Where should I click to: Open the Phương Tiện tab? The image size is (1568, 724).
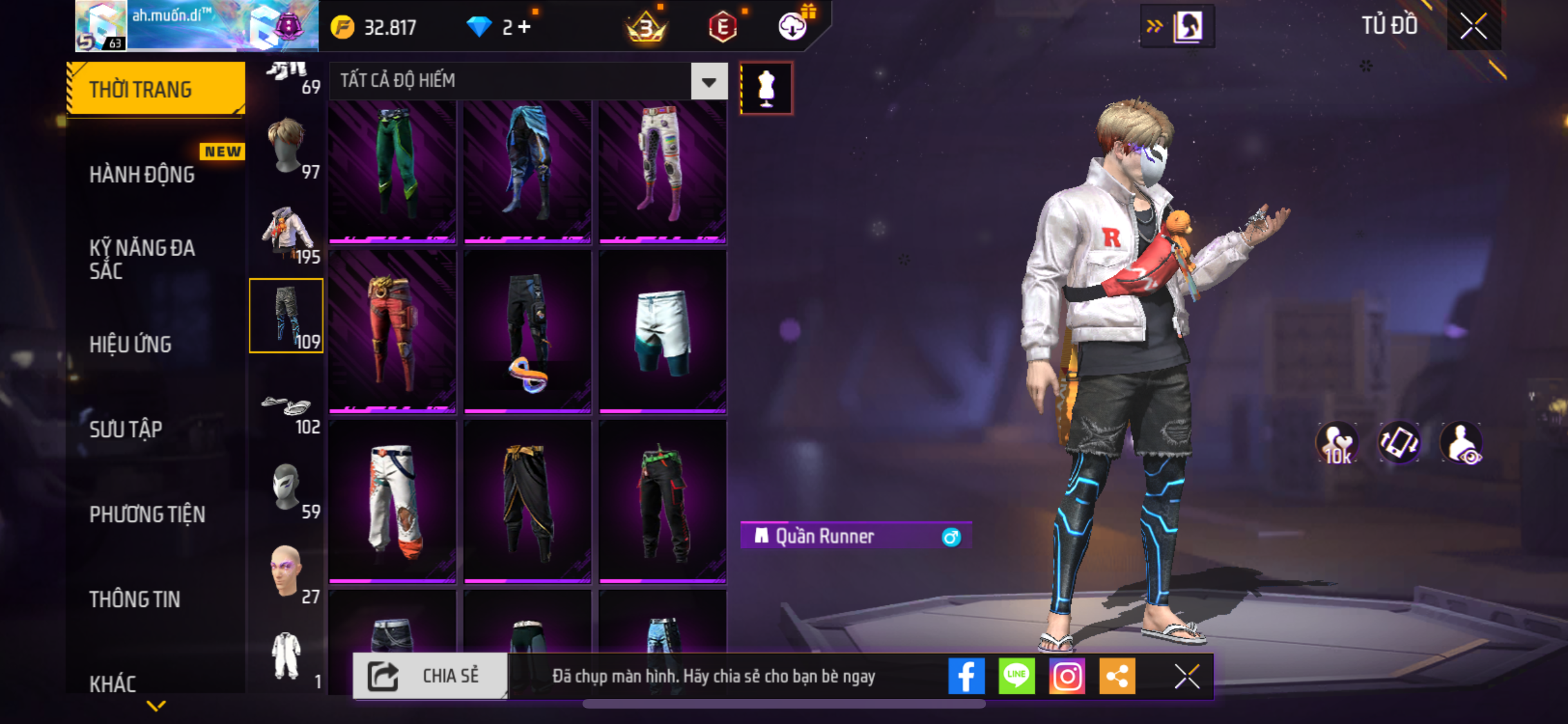coord(147,514)
